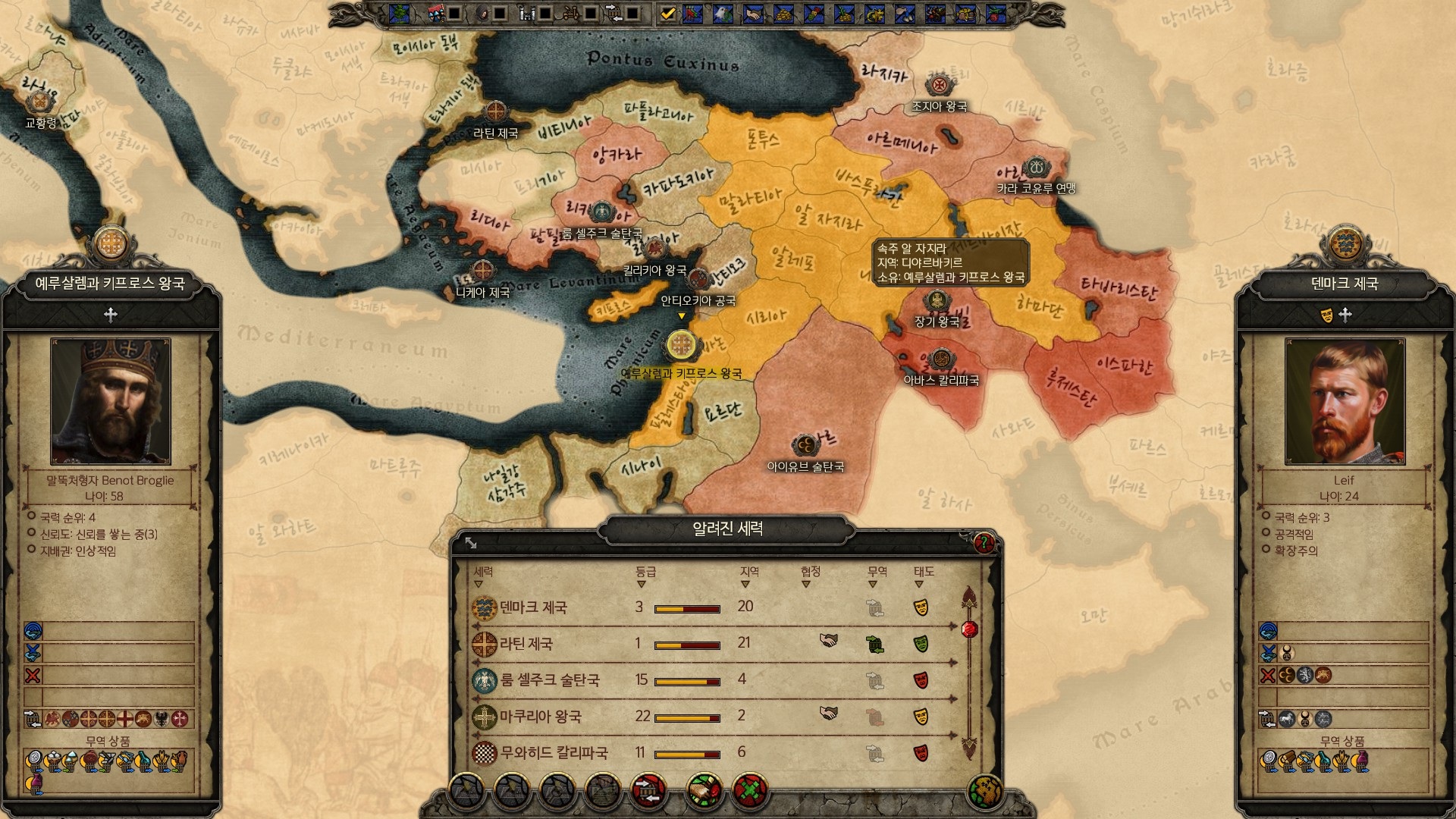Click the 예루살렘과 키프로스 왕국 map emblem
This screenshot has height=819, width=1456.
681,346
